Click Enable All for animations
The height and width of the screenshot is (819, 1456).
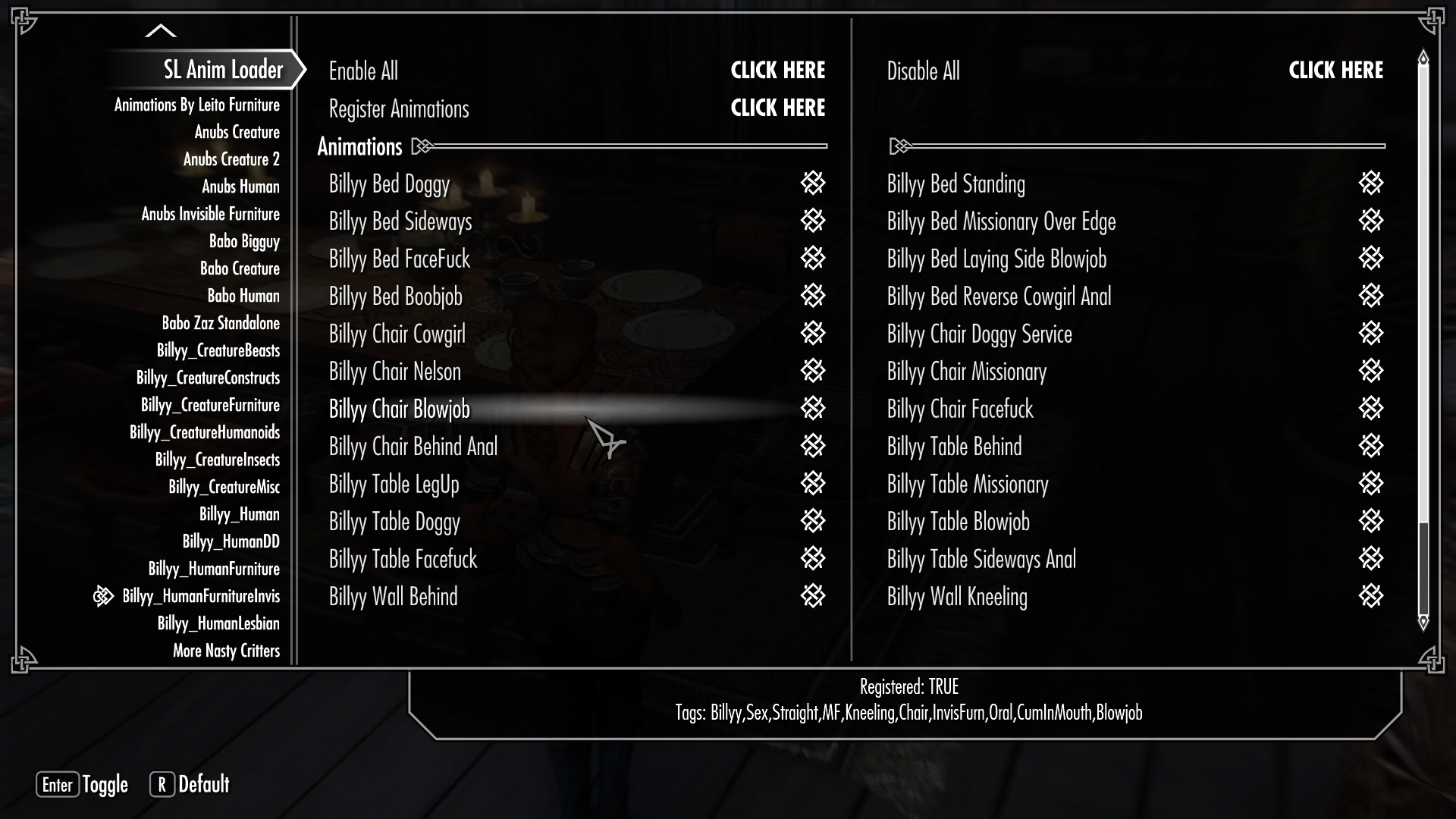(777, 71)
